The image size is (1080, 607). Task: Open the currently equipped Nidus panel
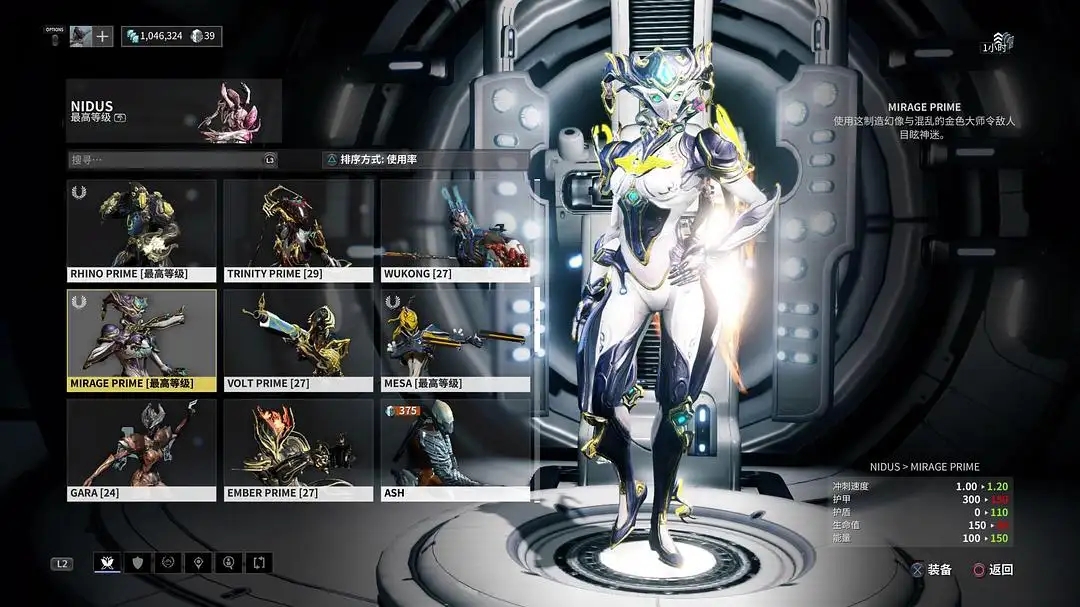click(x=174, y=111)
